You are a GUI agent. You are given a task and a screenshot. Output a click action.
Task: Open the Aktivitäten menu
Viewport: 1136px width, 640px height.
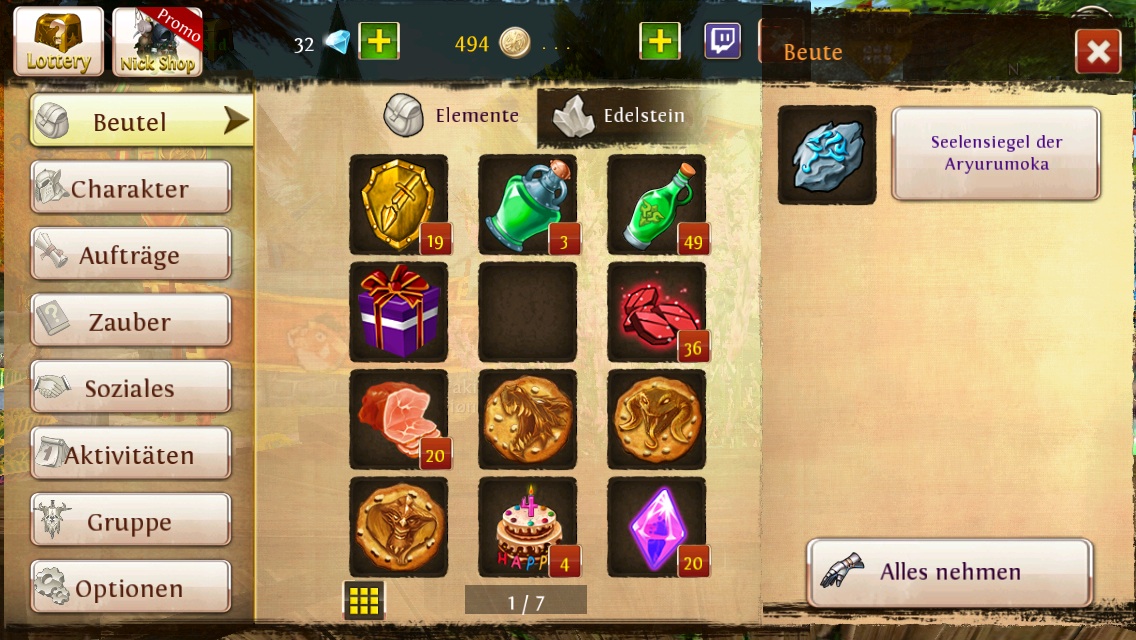tap(130, 455)
